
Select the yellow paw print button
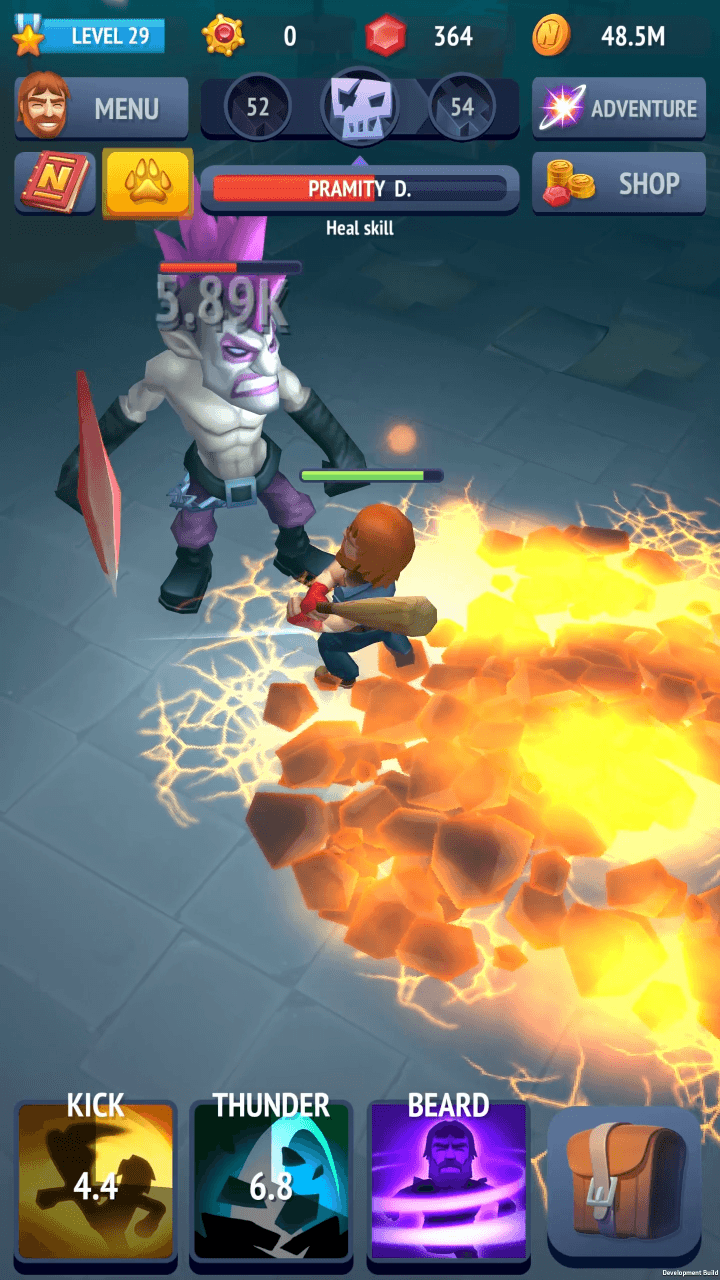(147, 183)
